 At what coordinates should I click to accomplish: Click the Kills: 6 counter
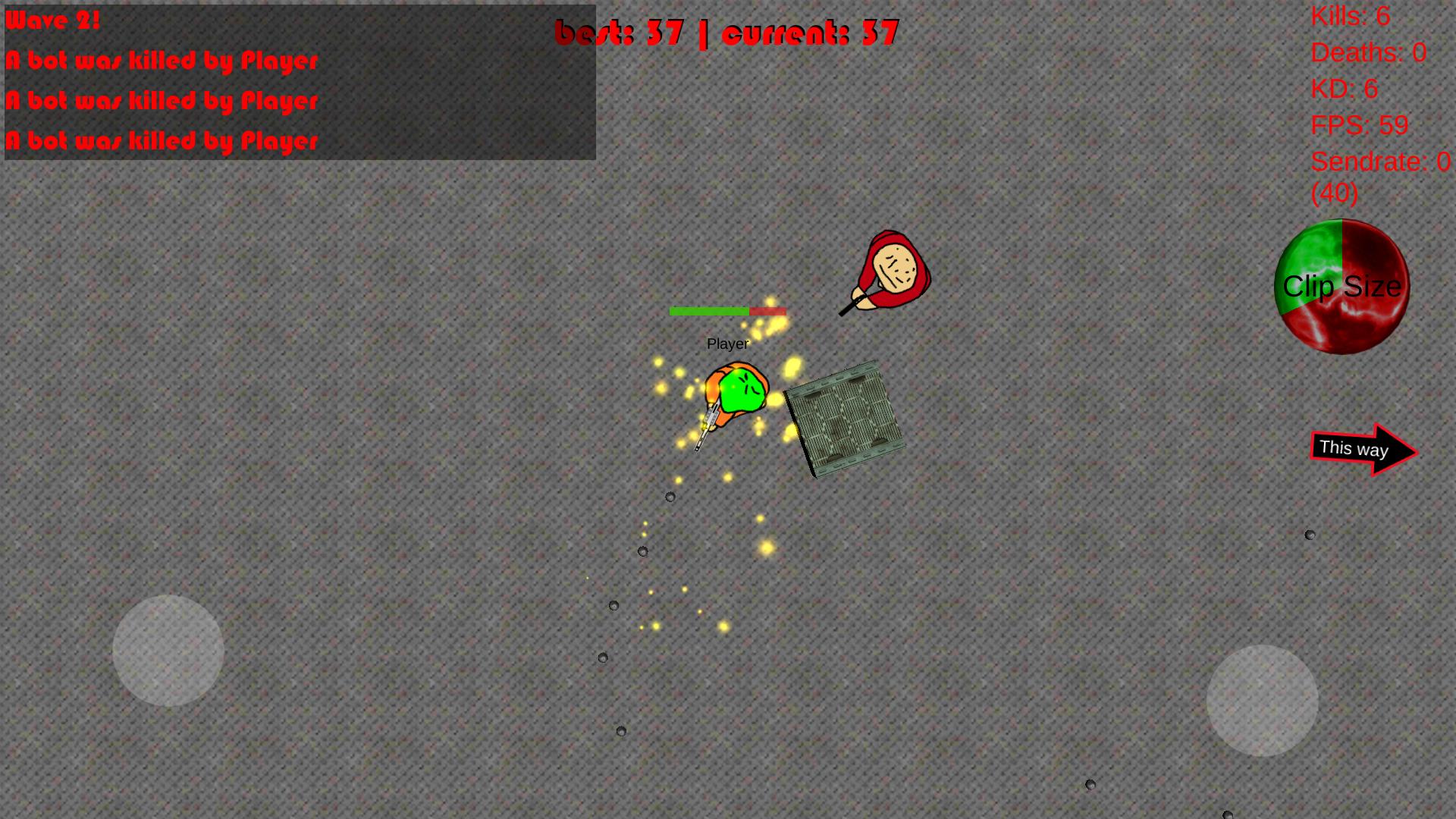click(1350, 17)
